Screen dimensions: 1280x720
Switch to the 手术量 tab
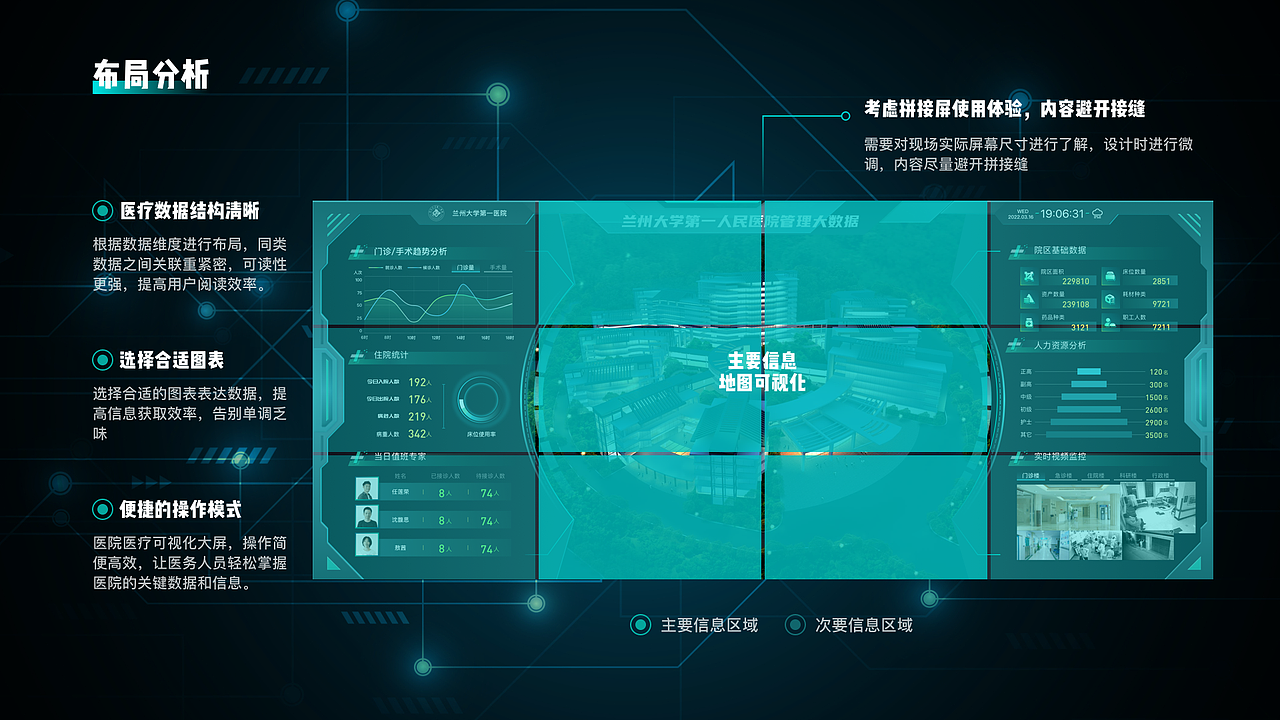pos(498,268)
